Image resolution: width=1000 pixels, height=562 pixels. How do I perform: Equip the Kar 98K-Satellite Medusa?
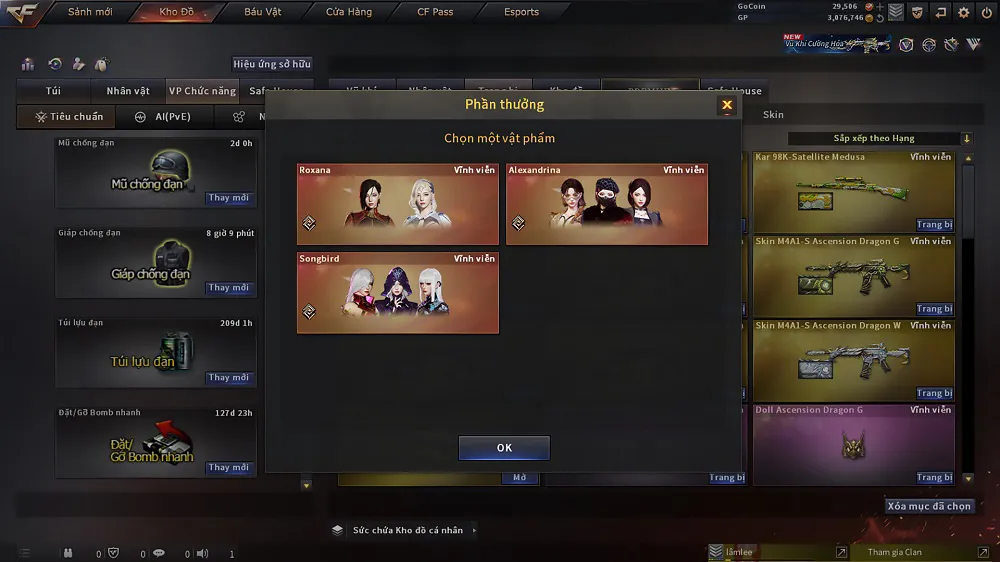click(934, 225)
